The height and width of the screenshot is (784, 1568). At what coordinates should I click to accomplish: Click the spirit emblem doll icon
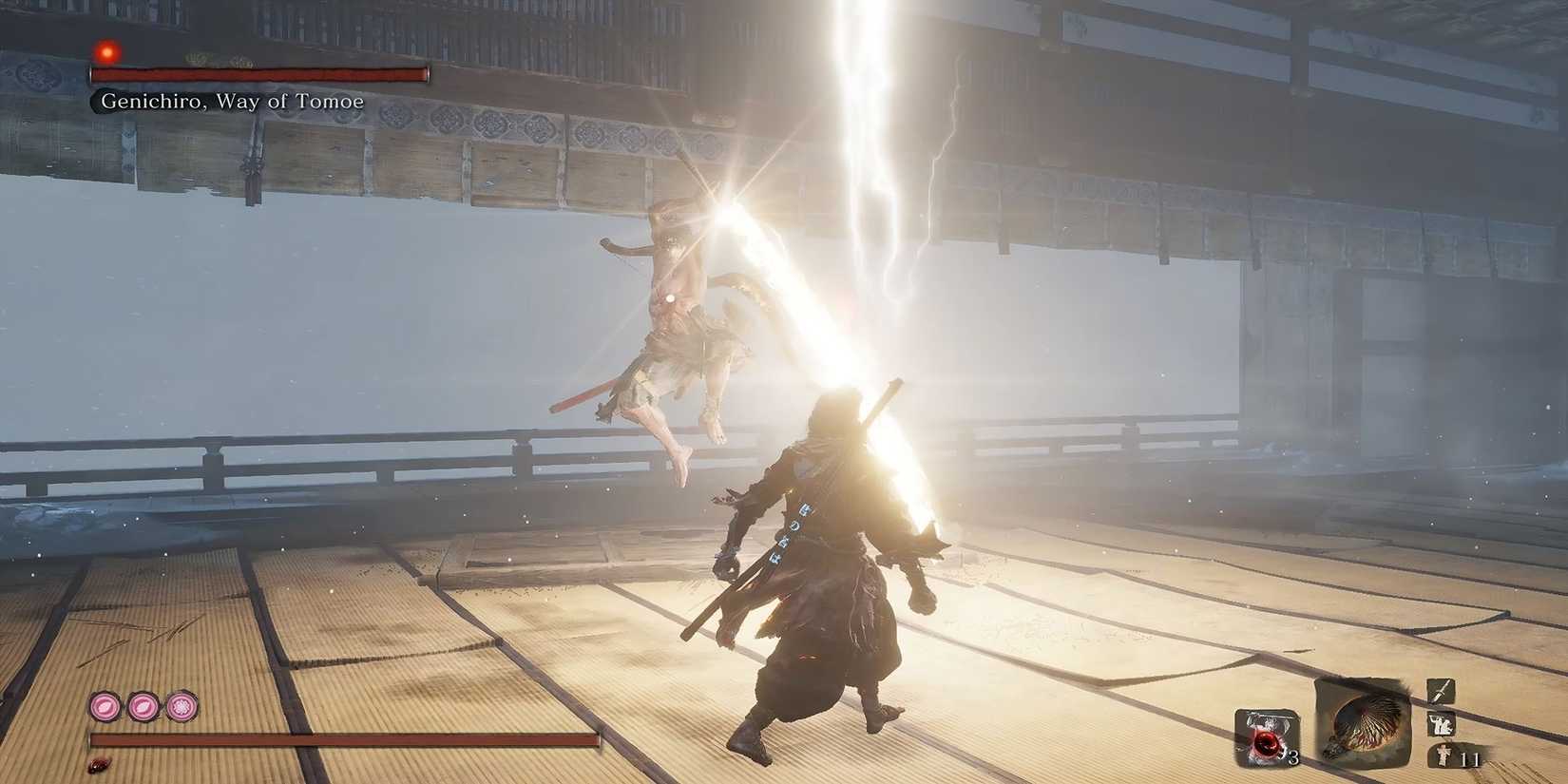click(x=1444, y=755)
